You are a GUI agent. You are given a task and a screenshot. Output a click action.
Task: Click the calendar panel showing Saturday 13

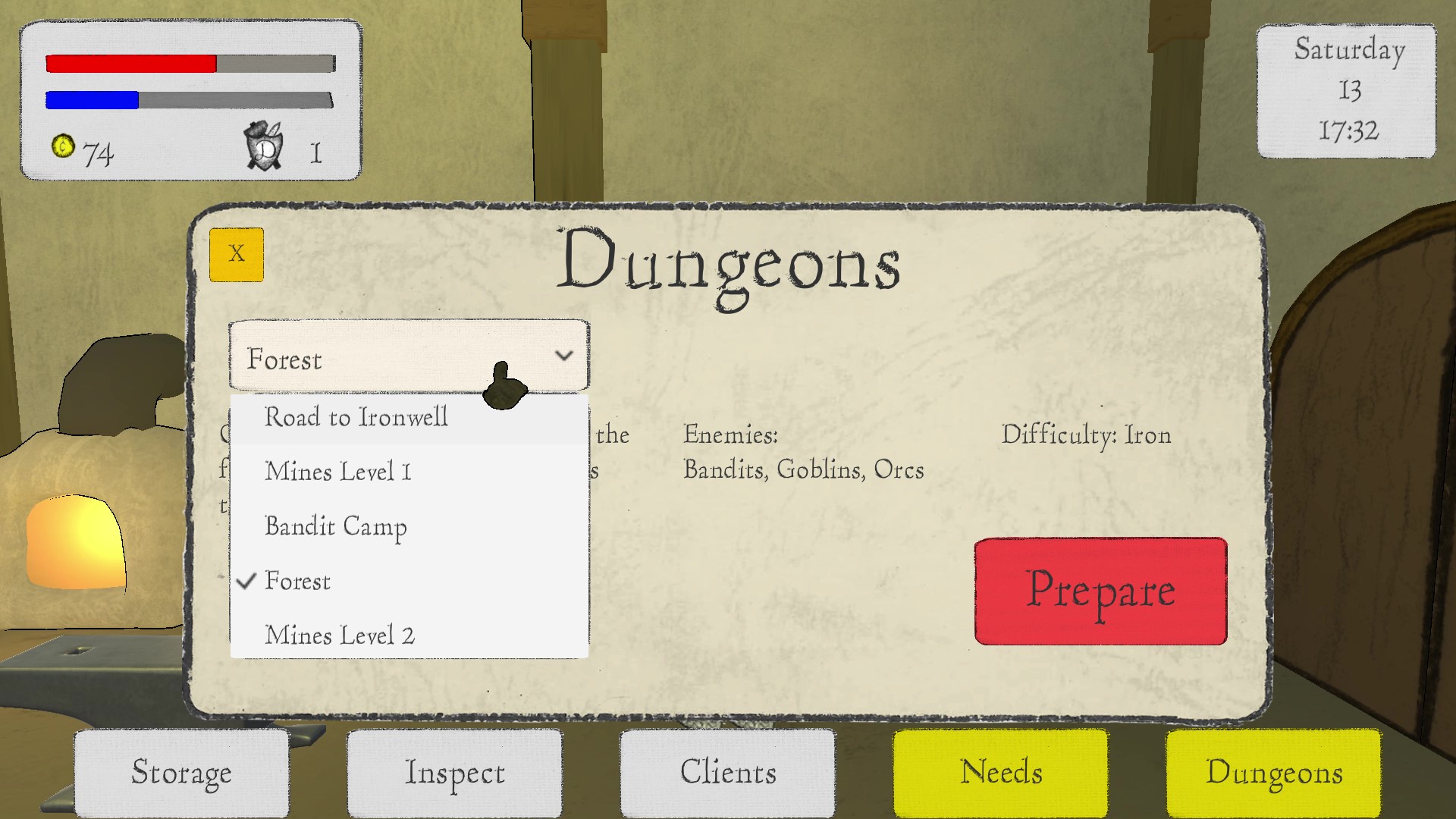(x=1347, y=91)
